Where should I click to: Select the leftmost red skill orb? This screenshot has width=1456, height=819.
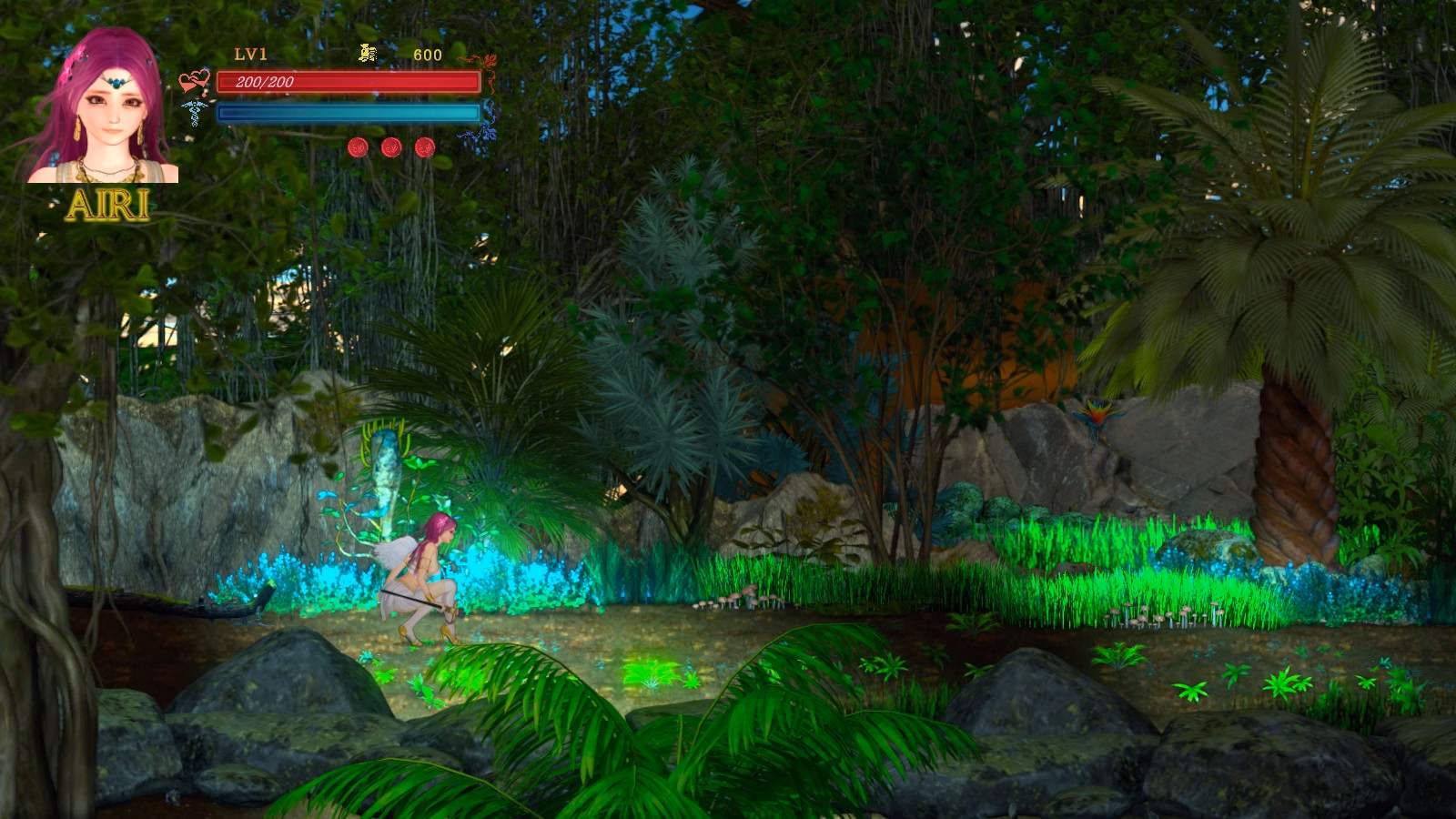click(x=359, y=147)
